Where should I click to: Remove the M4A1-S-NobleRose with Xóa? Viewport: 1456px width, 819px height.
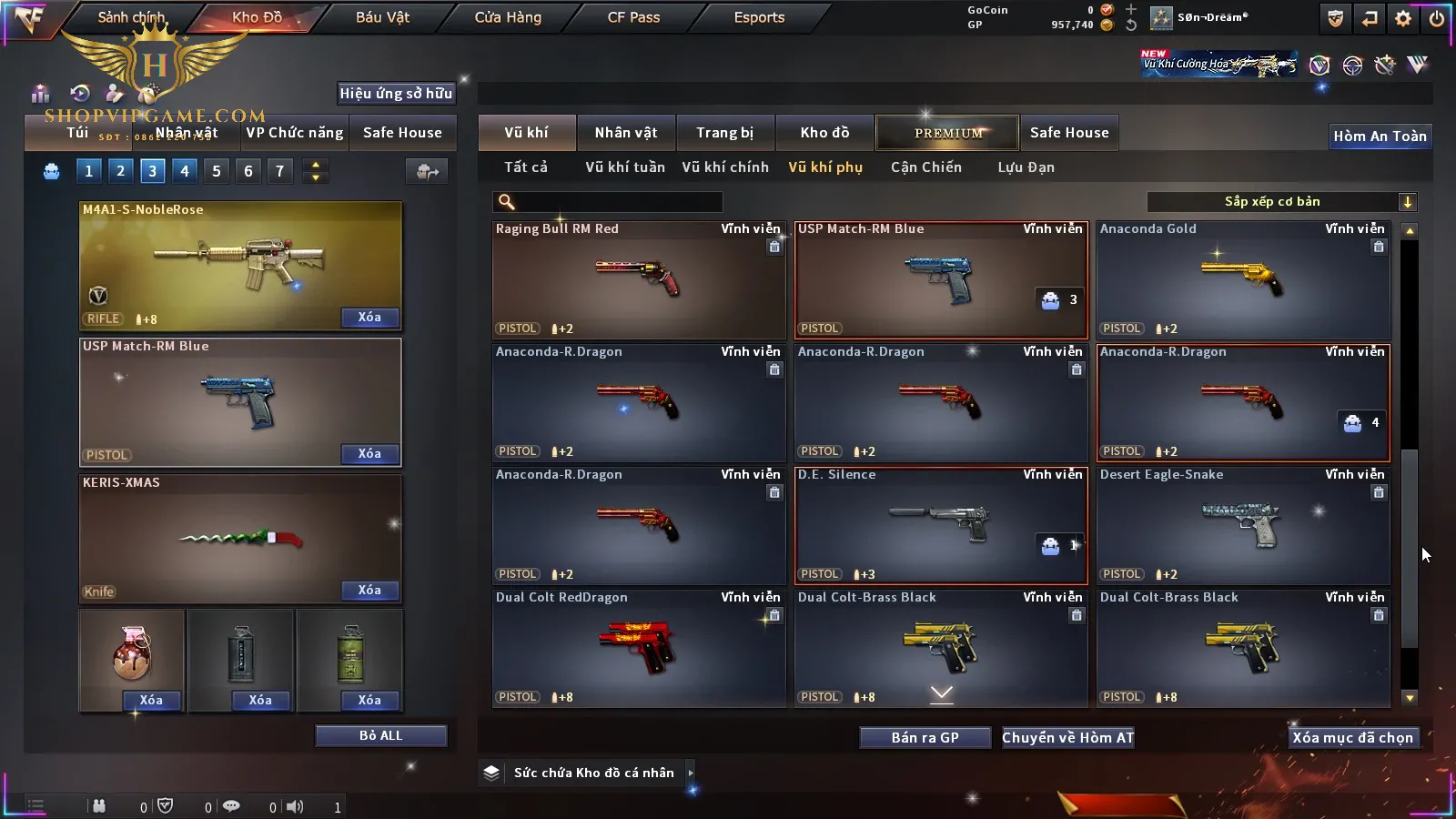(x=369, y=318)
